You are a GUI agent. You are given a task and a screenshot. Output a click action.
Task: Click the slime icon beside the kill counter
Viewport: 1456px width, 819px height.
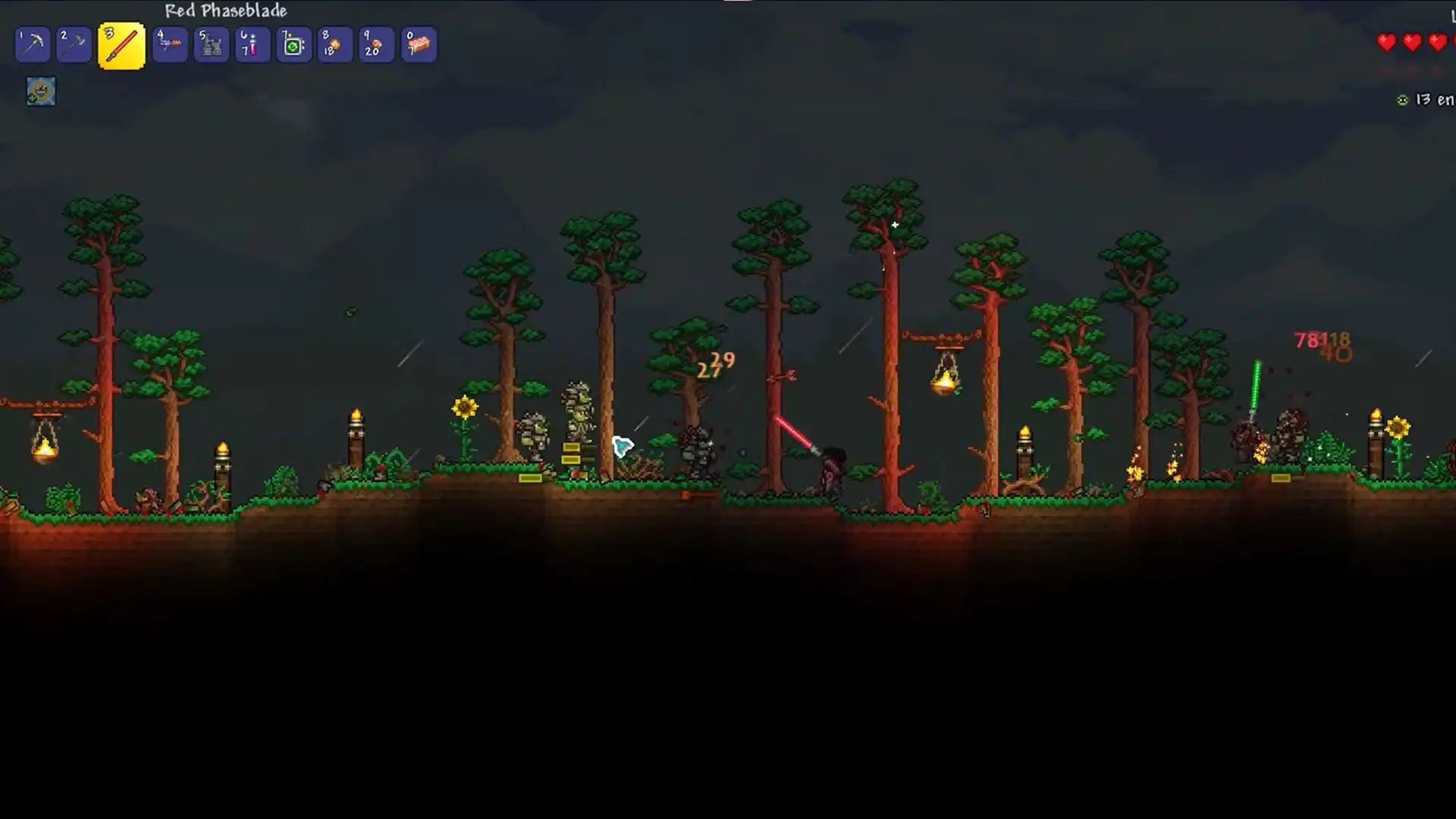(1401, 99)
